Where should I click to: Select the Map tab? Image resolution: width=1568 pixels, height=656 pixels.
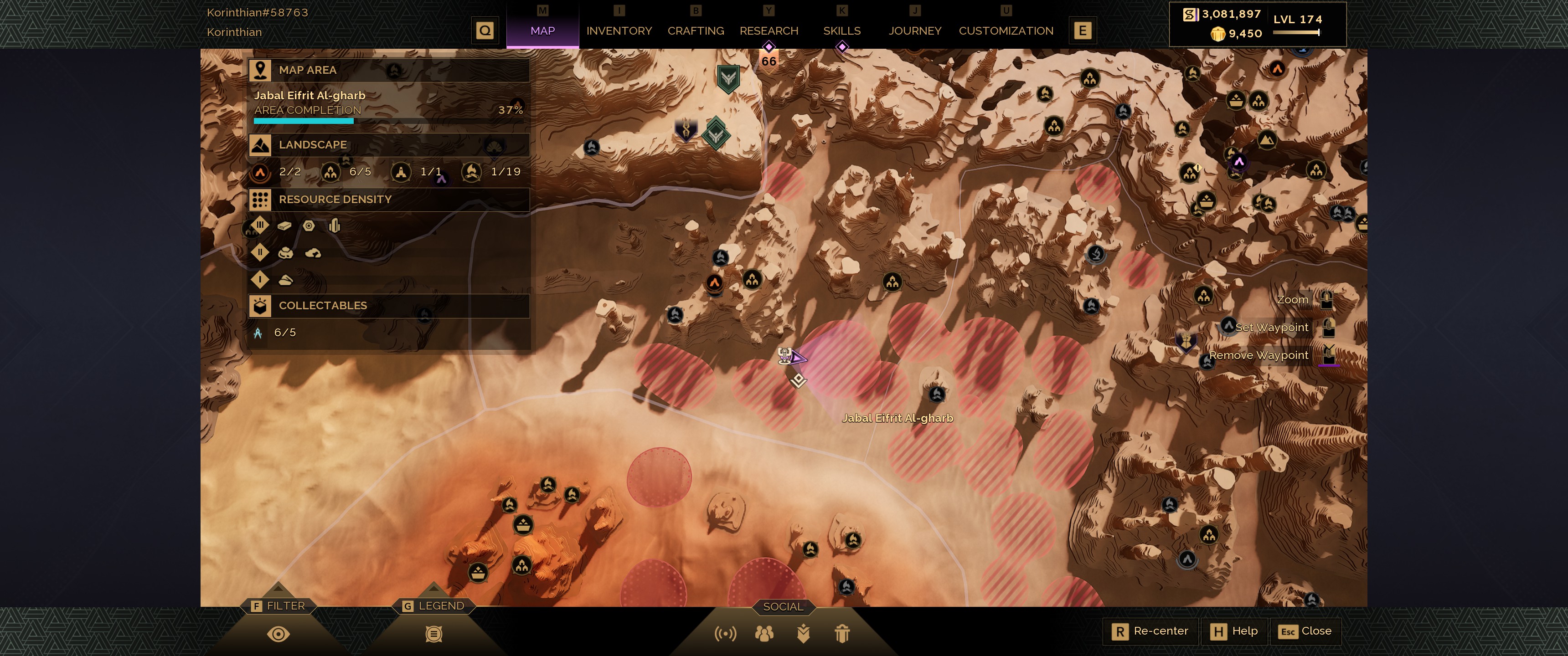click(542, 31)
